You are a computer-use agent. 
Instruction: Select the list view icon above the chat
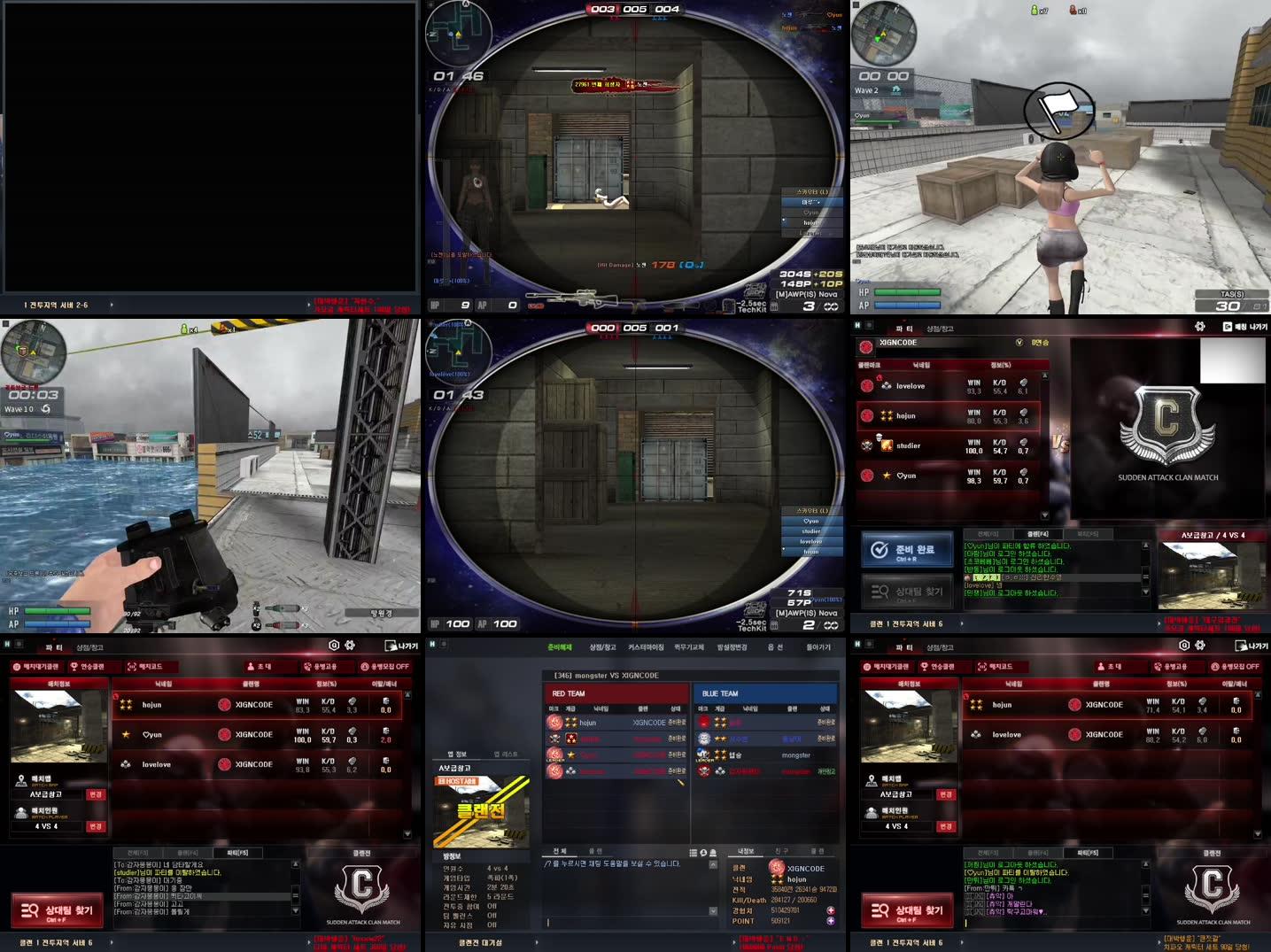(x=693, y=853)
